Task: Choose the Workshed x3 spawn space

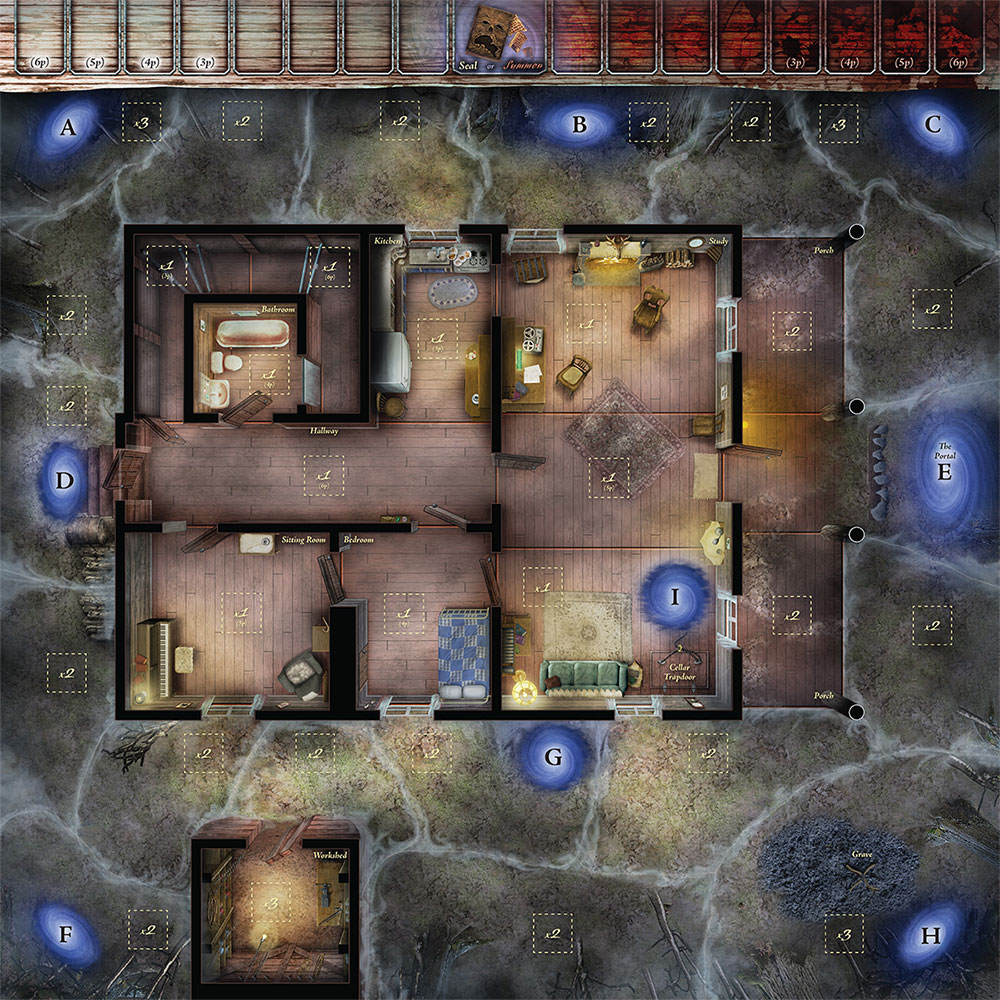Action: coord(269,902)
